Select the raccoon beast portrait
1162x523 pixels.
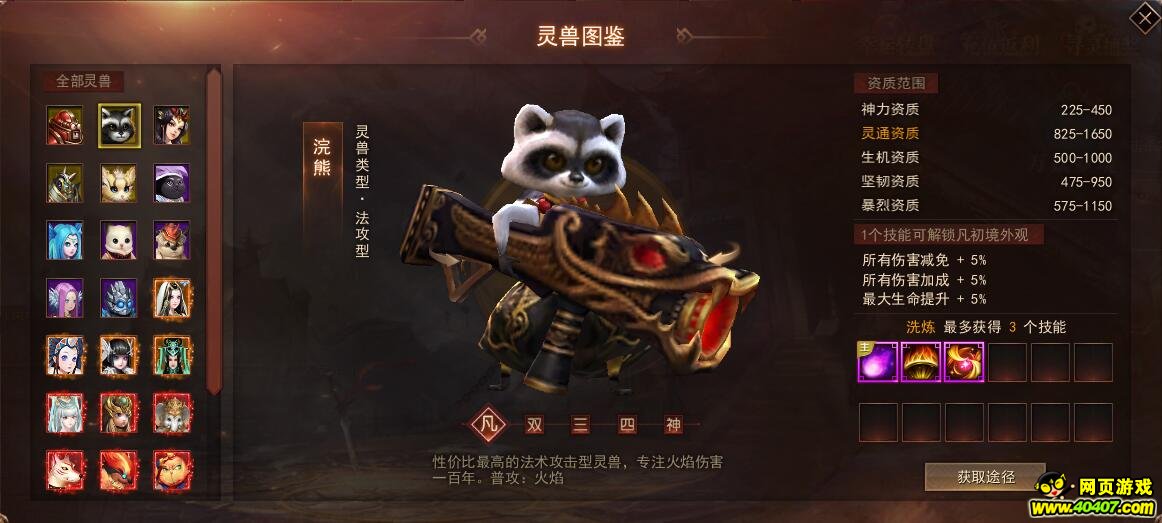tap(119, 125)
